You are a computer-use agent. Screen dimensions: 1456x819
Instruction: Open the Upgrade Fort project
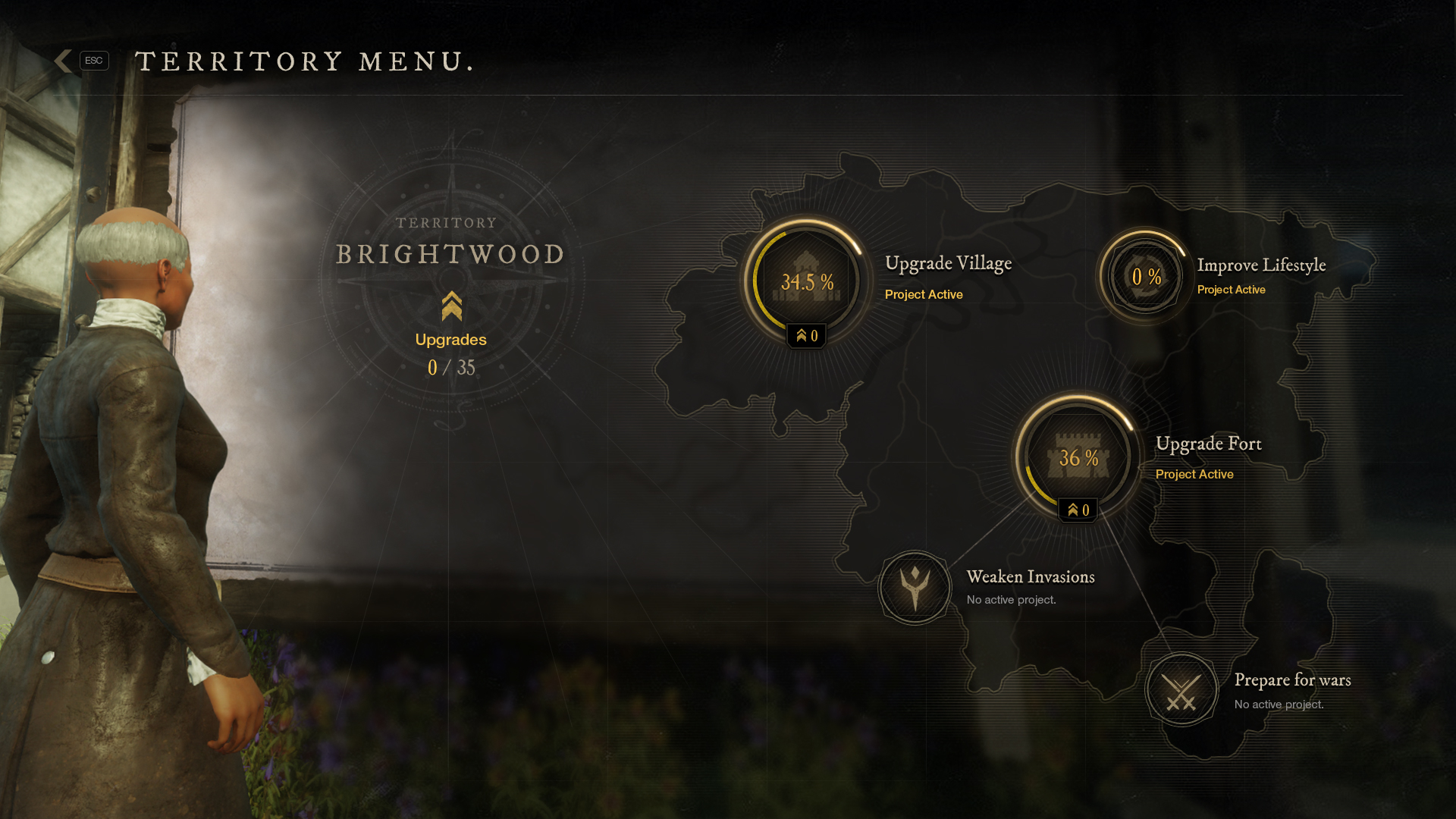coord(1078,457)
